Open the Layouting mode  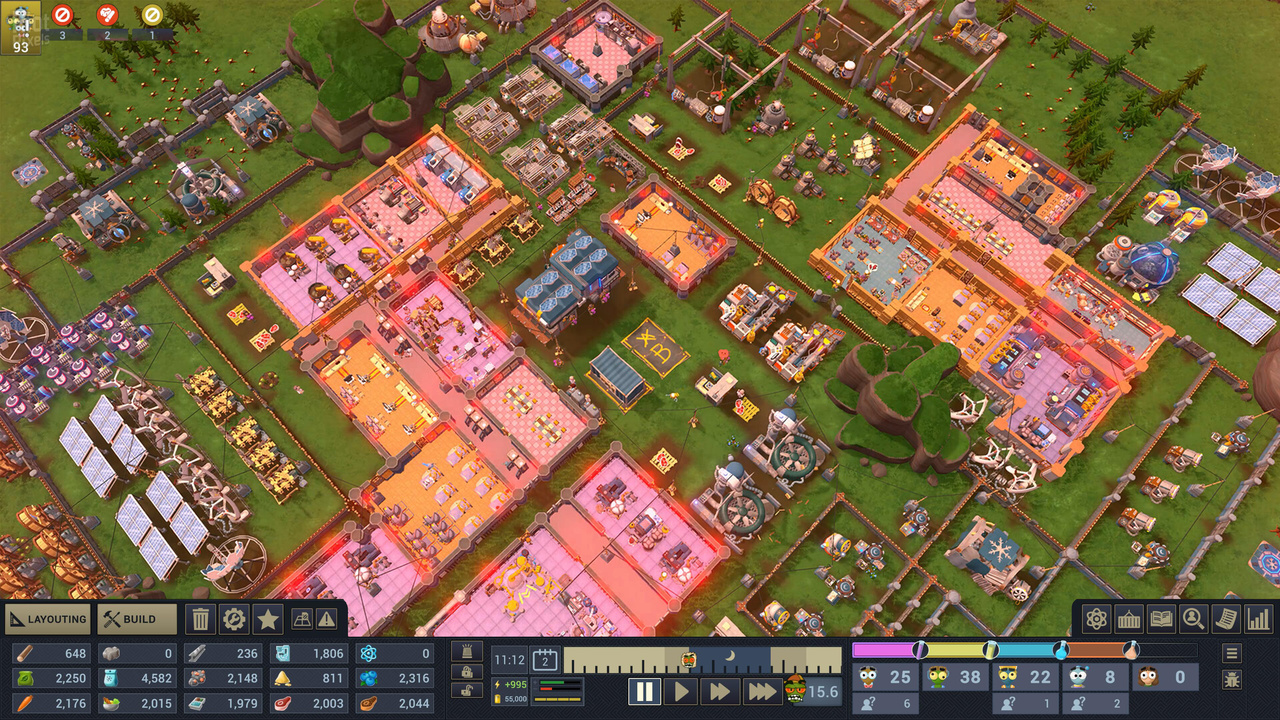[48, 619]
